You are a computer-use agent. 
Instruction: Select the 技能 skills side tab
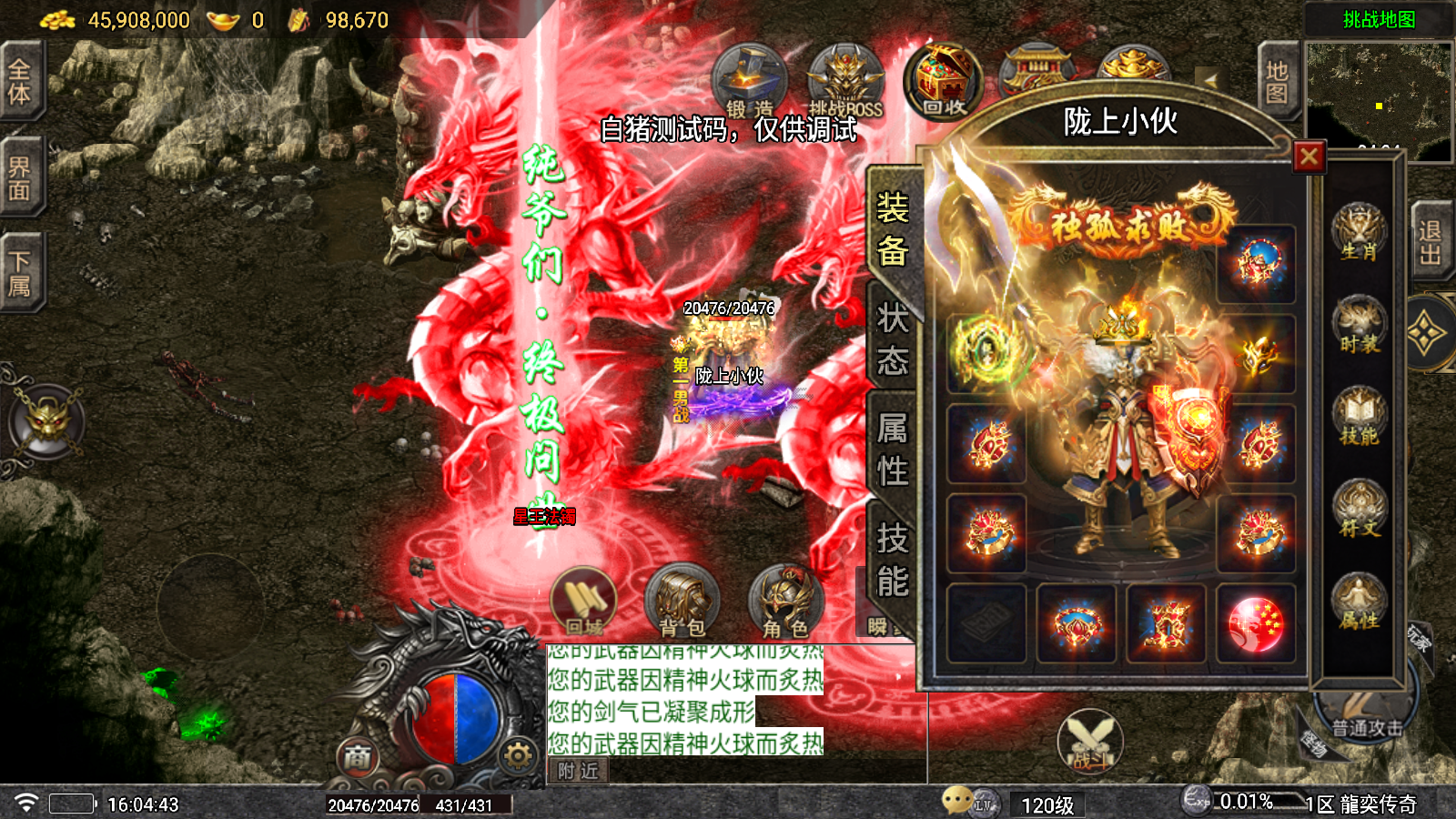pyautogui.click(x=892, y=559)
